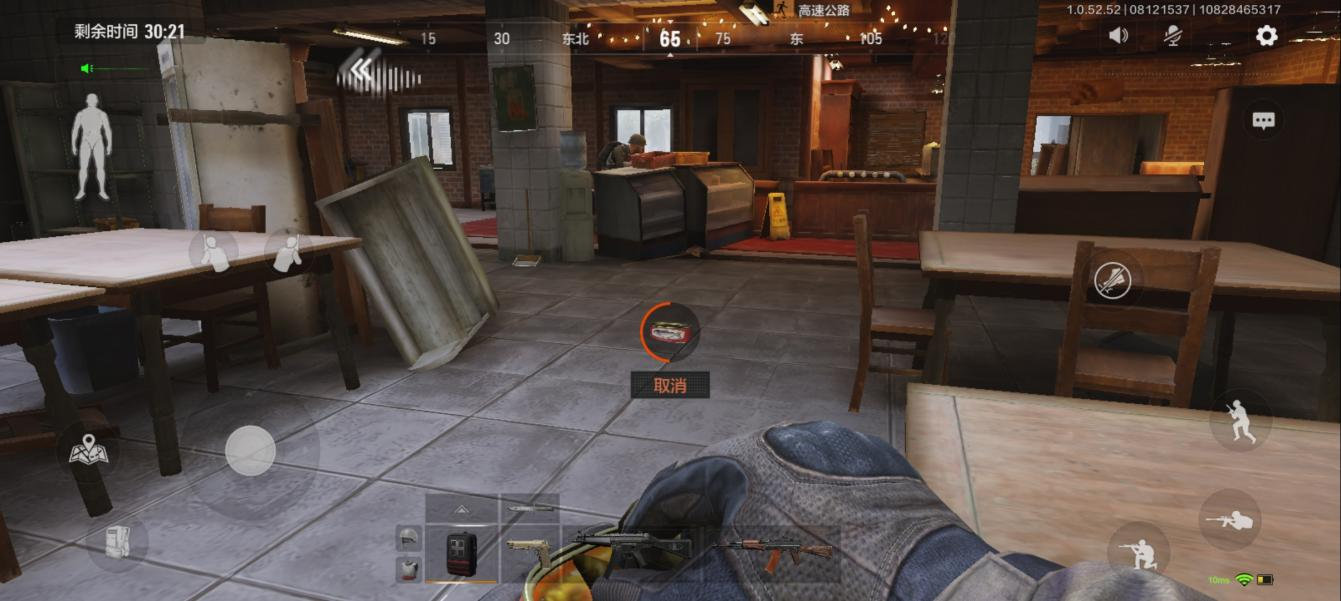
Task: Tap the jump stance button
Action: (x=1240, y=421)
